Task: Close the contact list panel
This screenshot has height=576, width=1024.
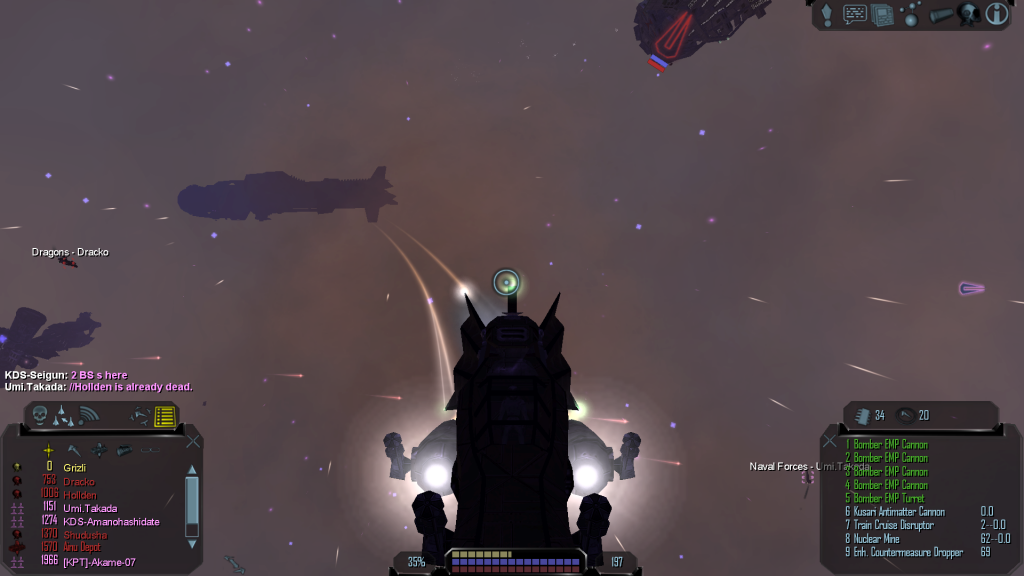Action: (x=194, y=440)
